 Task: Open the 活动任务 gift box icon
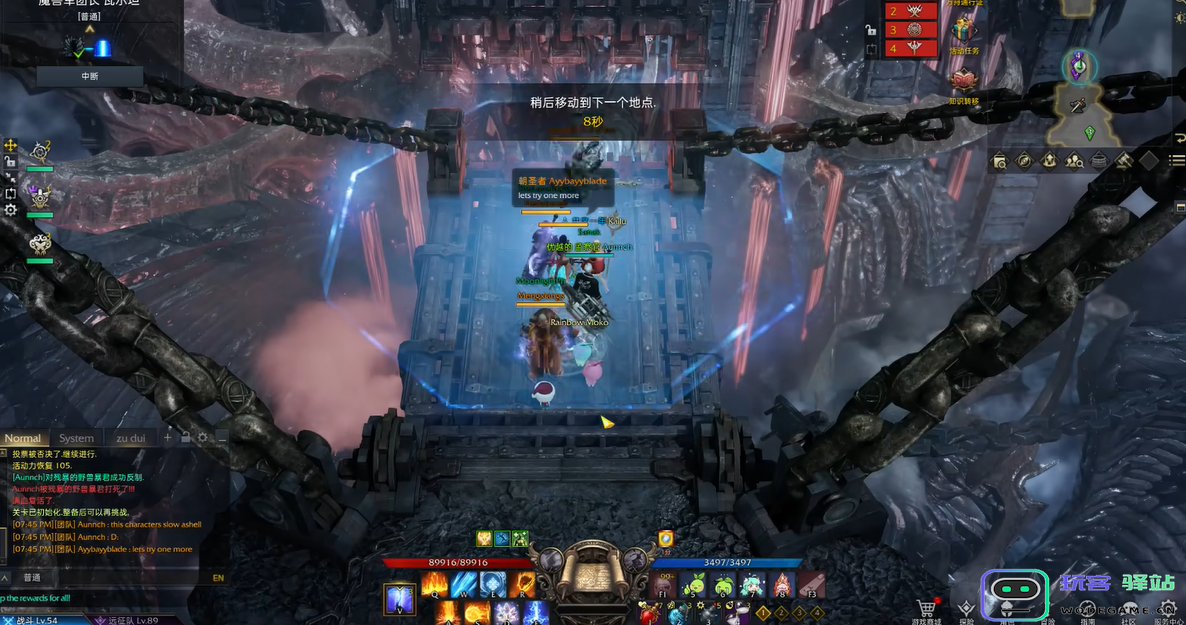[963, 29]
